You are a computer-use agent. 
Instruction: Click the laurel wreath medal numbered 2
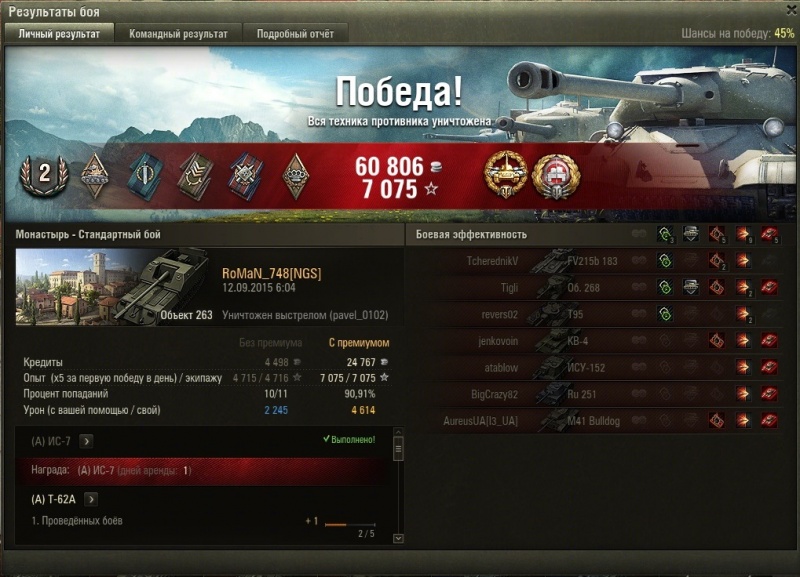coord(44,175)
